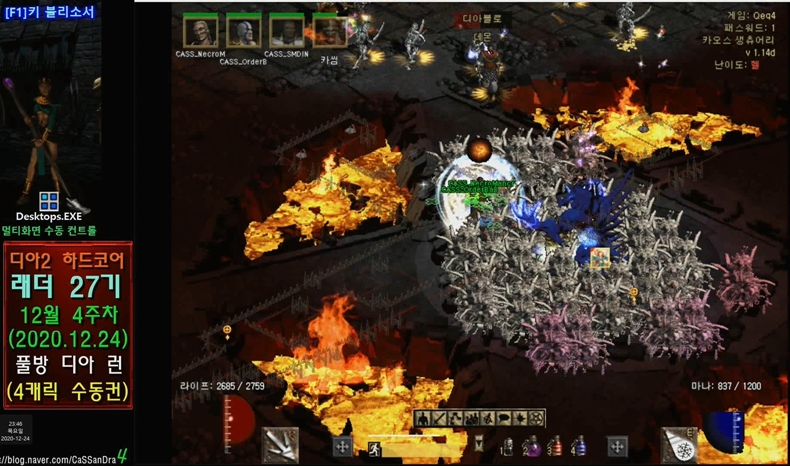Viewport: 790px width, 466px height.
Task: Select the right-click snowflake skill icon
Action: coord(680,445)
